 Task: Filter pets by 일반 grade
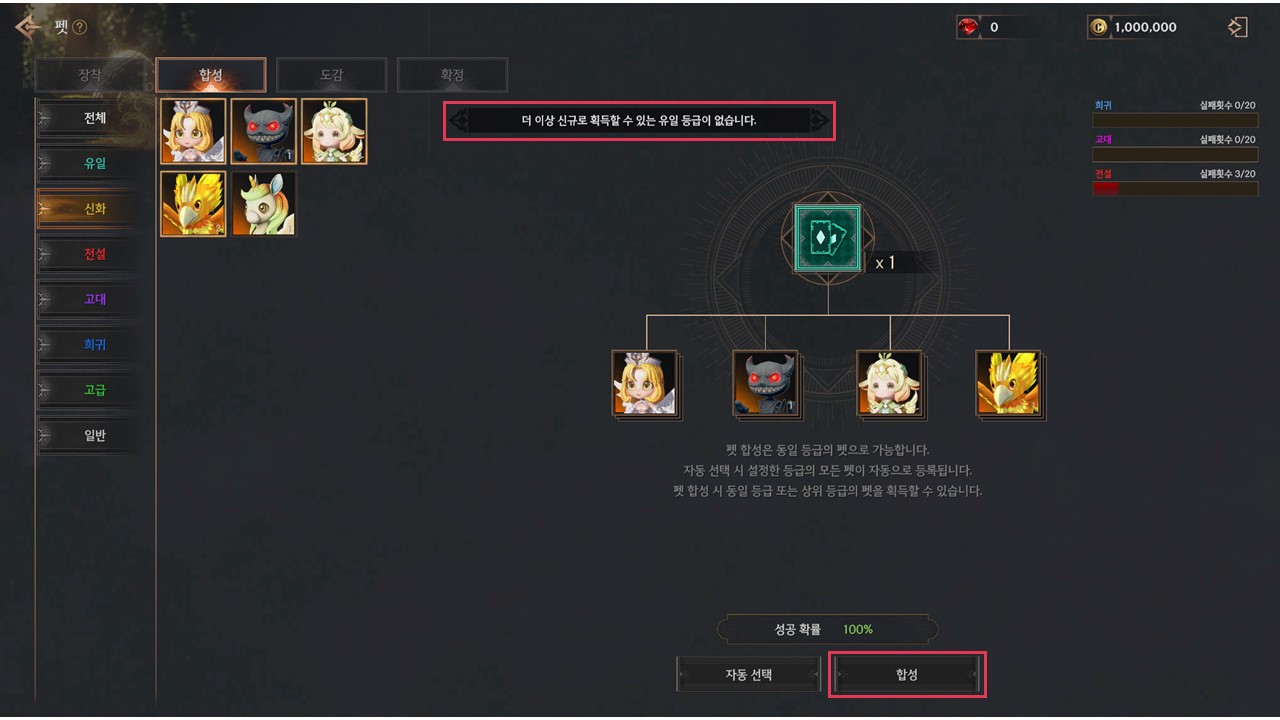click(94, 435)
